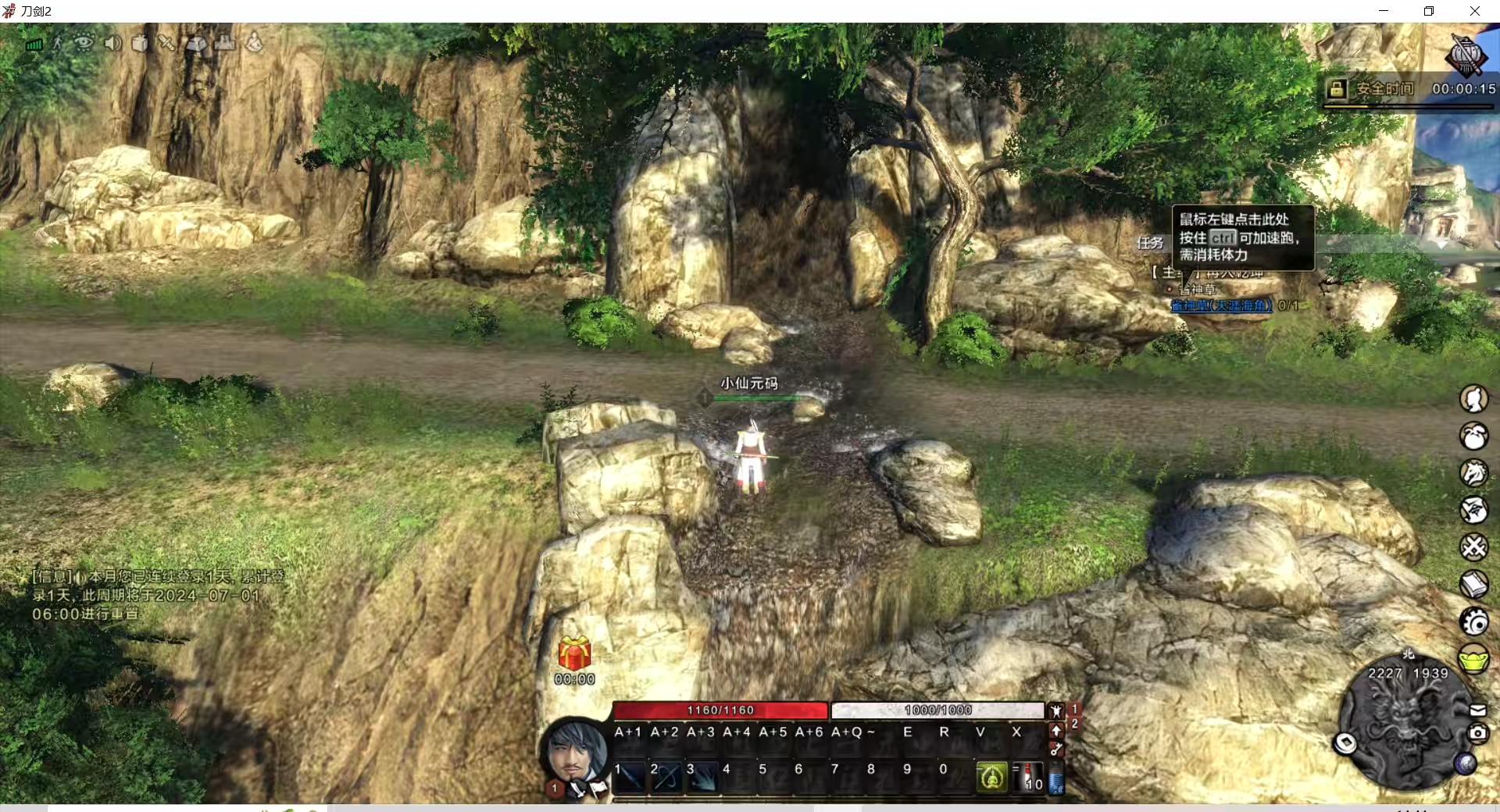Open the bag pouch icon
This screenshot has height=812, width=1500.
[x=1473, y=436]
